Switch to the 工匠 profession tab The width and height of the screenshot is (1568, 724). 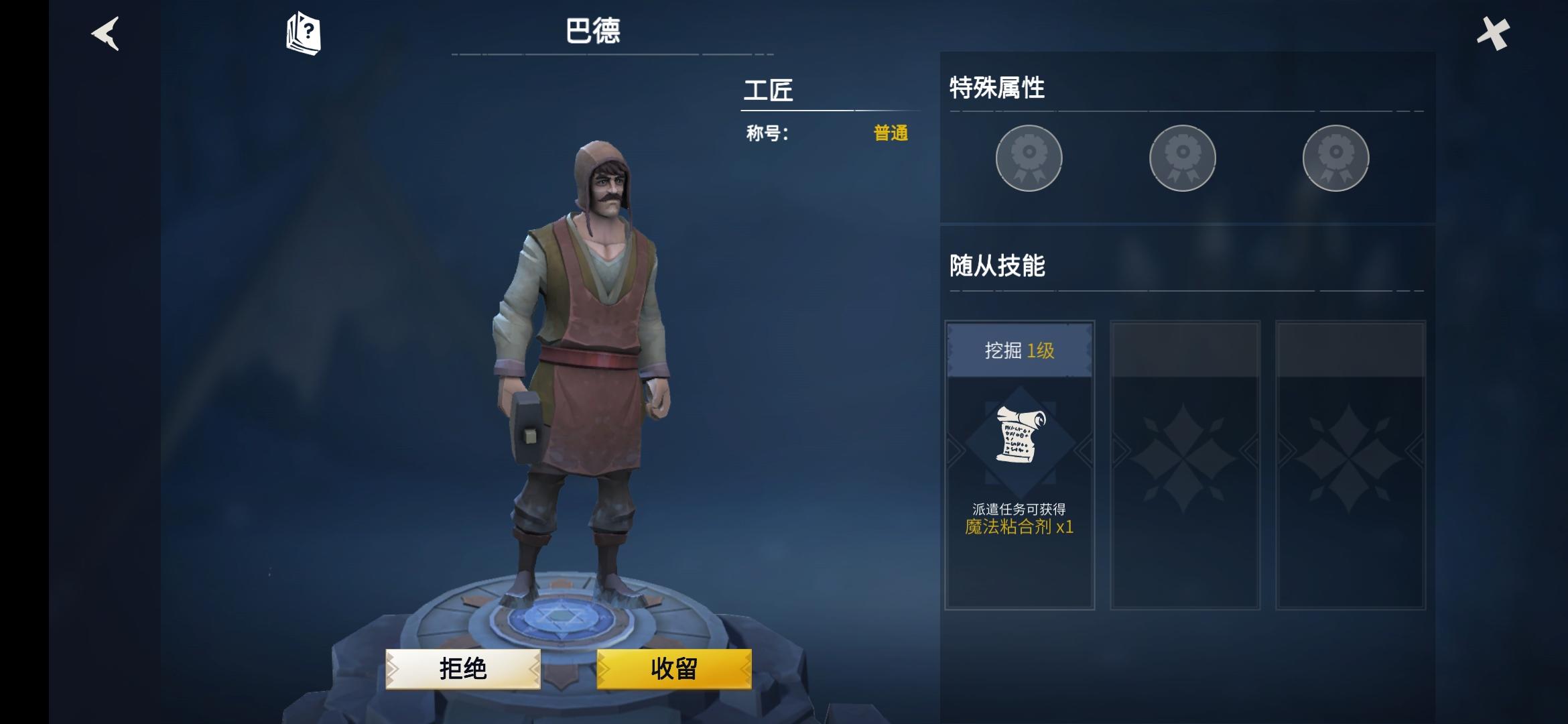pyautogui.click(x=769, y=92)
